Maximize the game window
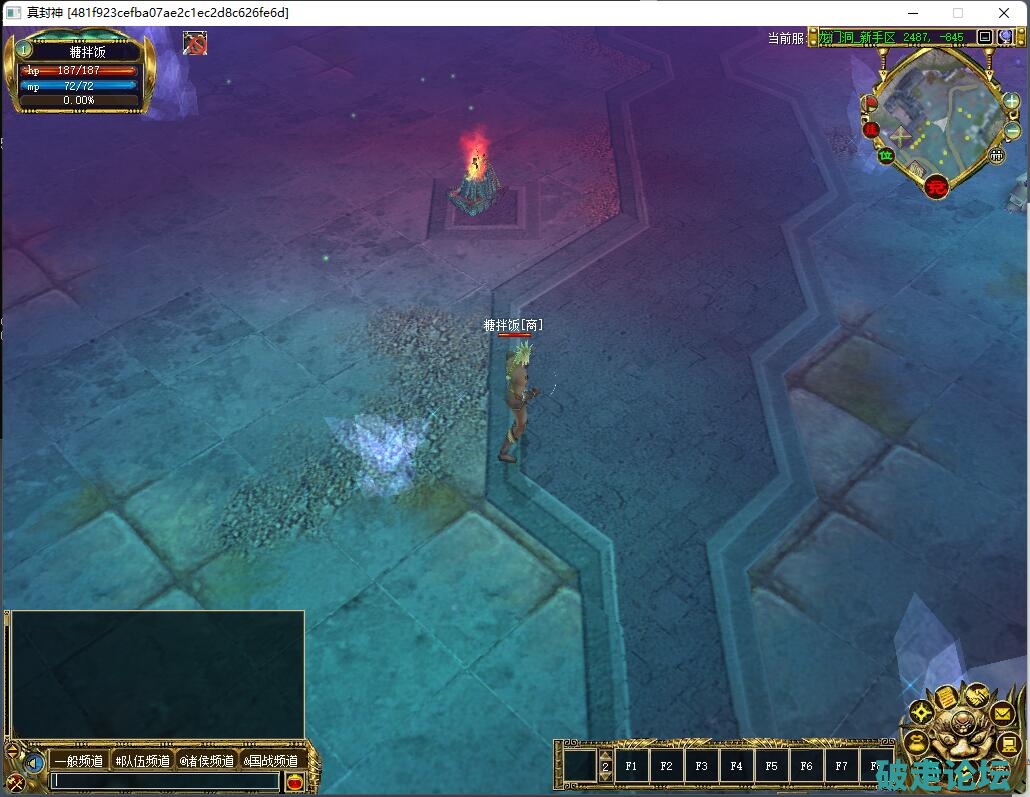 [x=958, y=13]
